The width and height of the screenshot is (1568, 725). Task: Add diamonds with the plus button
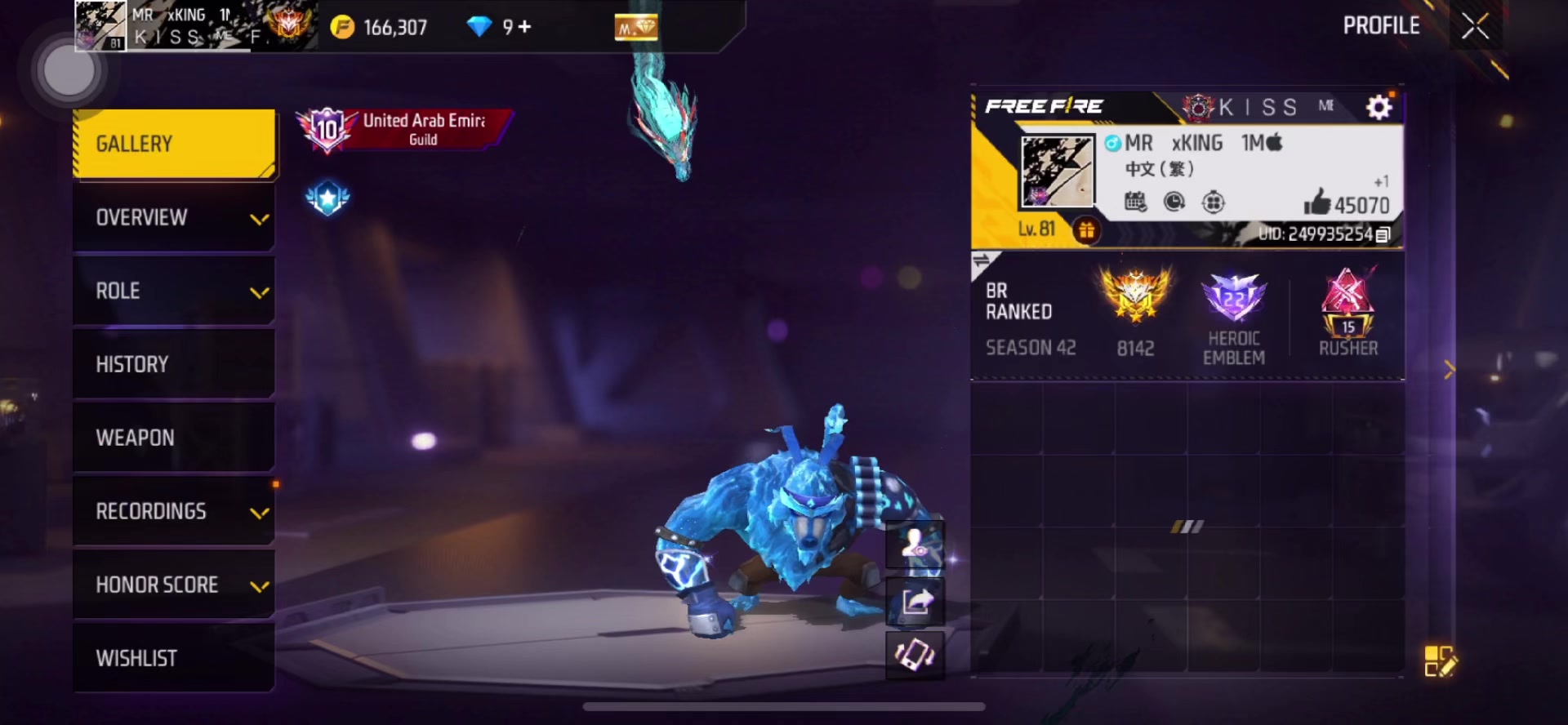coord(524,27)
